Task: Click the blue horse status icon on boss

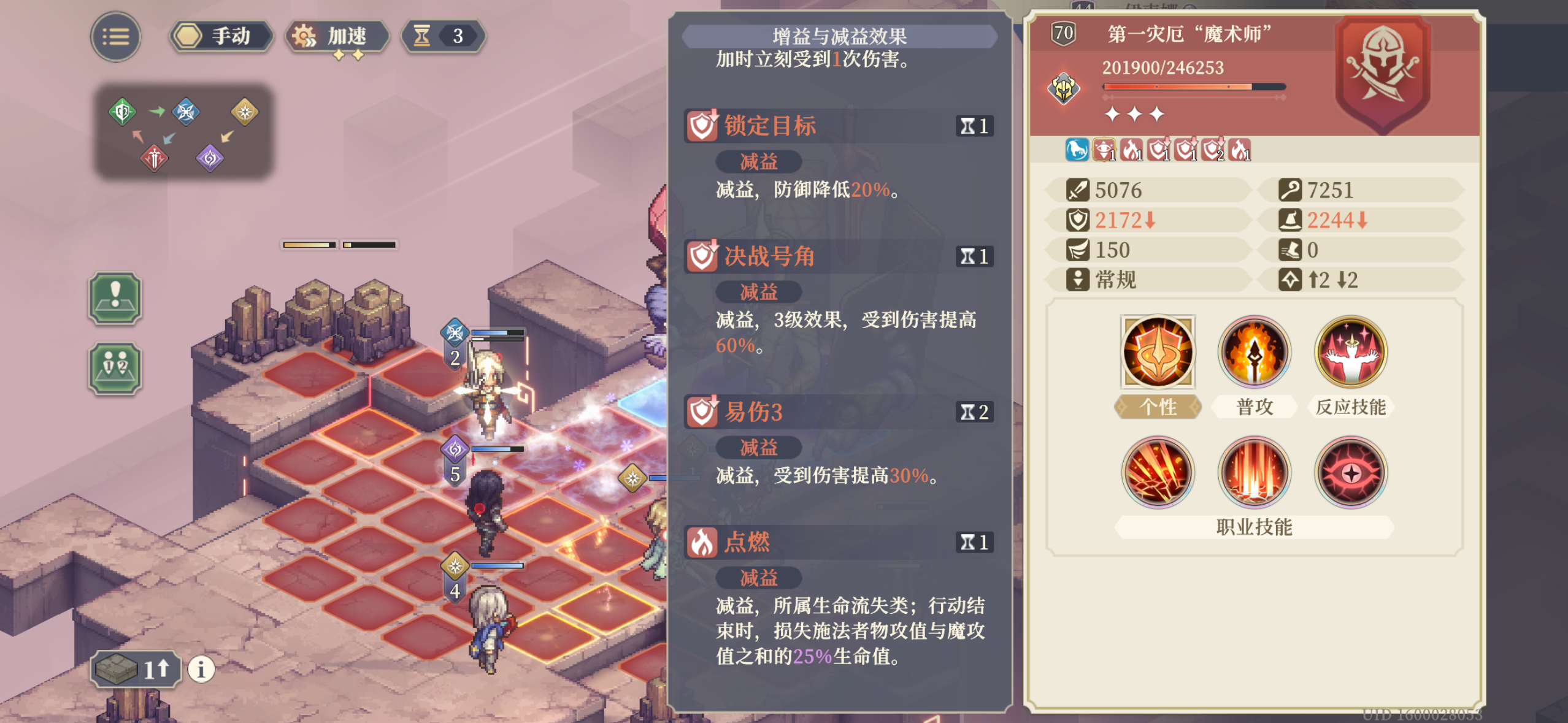Action: click(1078, 150)
